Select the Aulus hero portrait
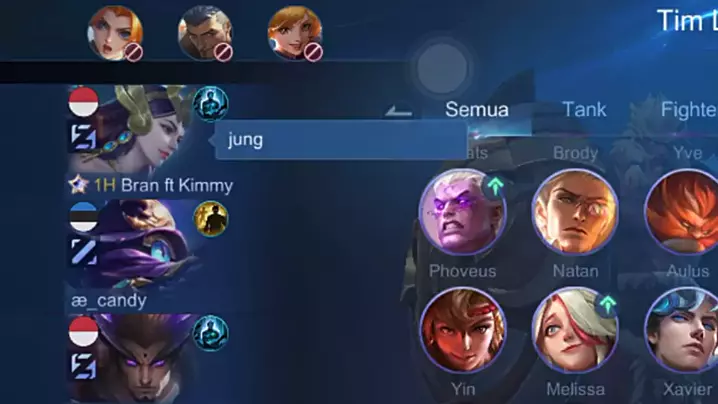This screenshot has height=404, width=718. [683, 212]
